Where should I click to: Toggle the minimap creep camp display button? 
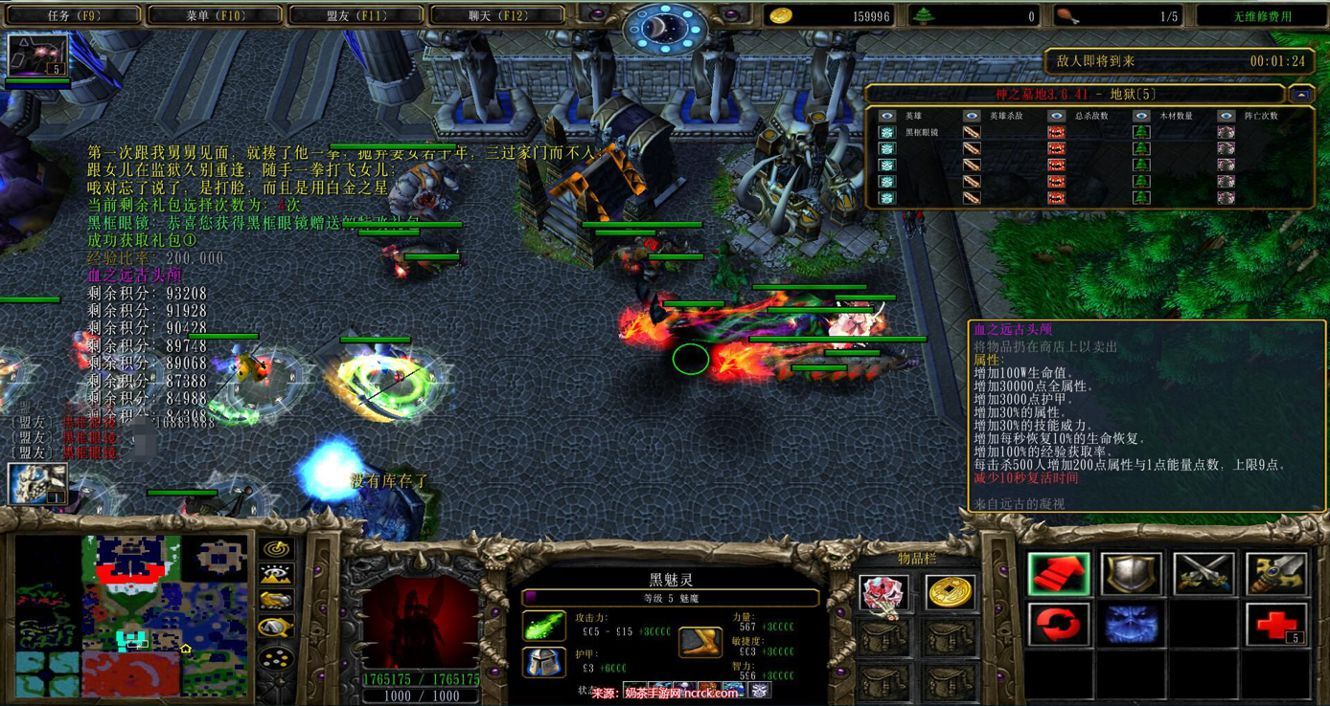[275, 628]
